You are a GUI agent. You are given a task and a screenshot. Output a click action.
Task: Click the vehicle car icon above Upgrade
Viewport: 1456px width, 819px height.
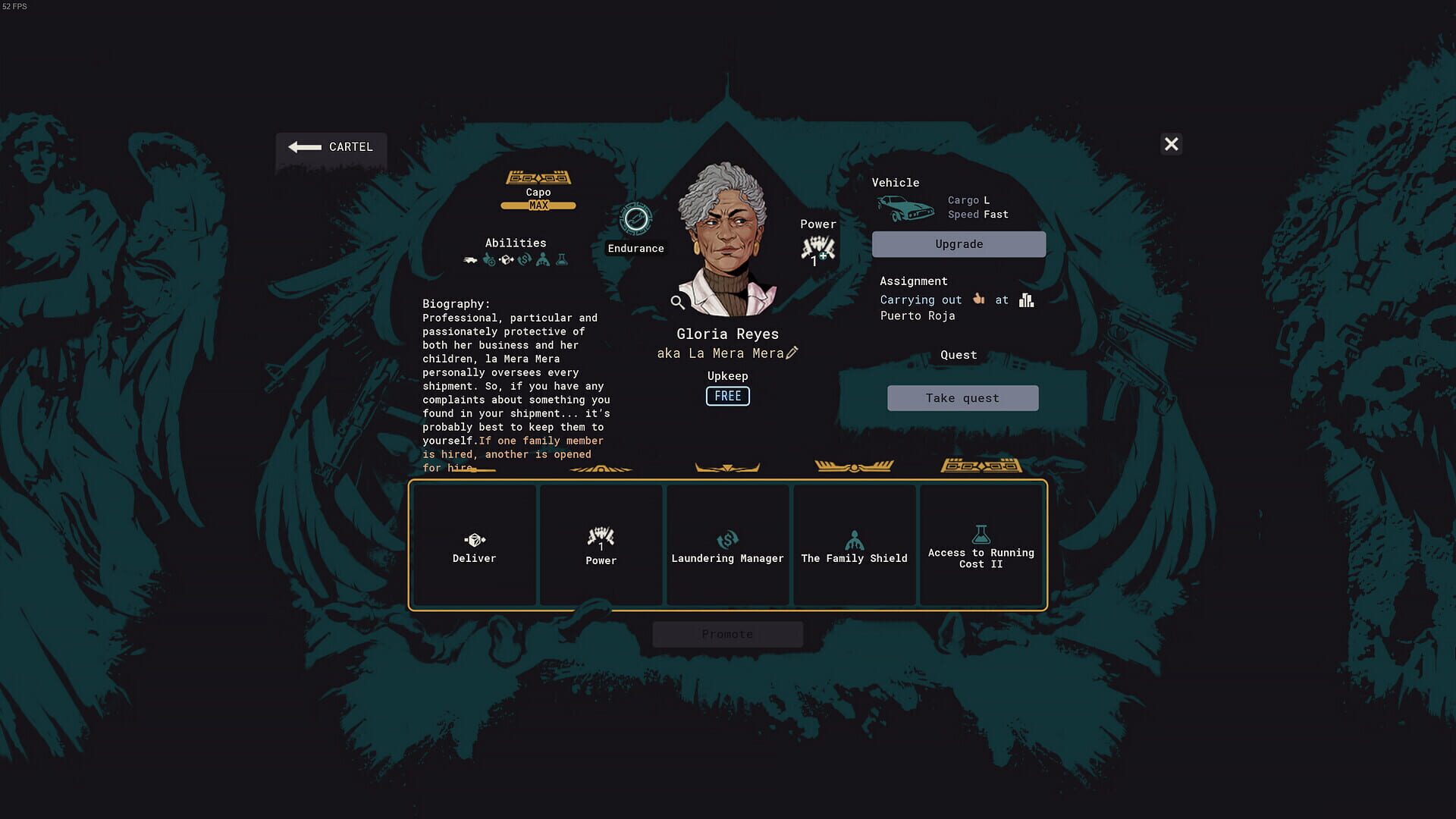point(907,207)
